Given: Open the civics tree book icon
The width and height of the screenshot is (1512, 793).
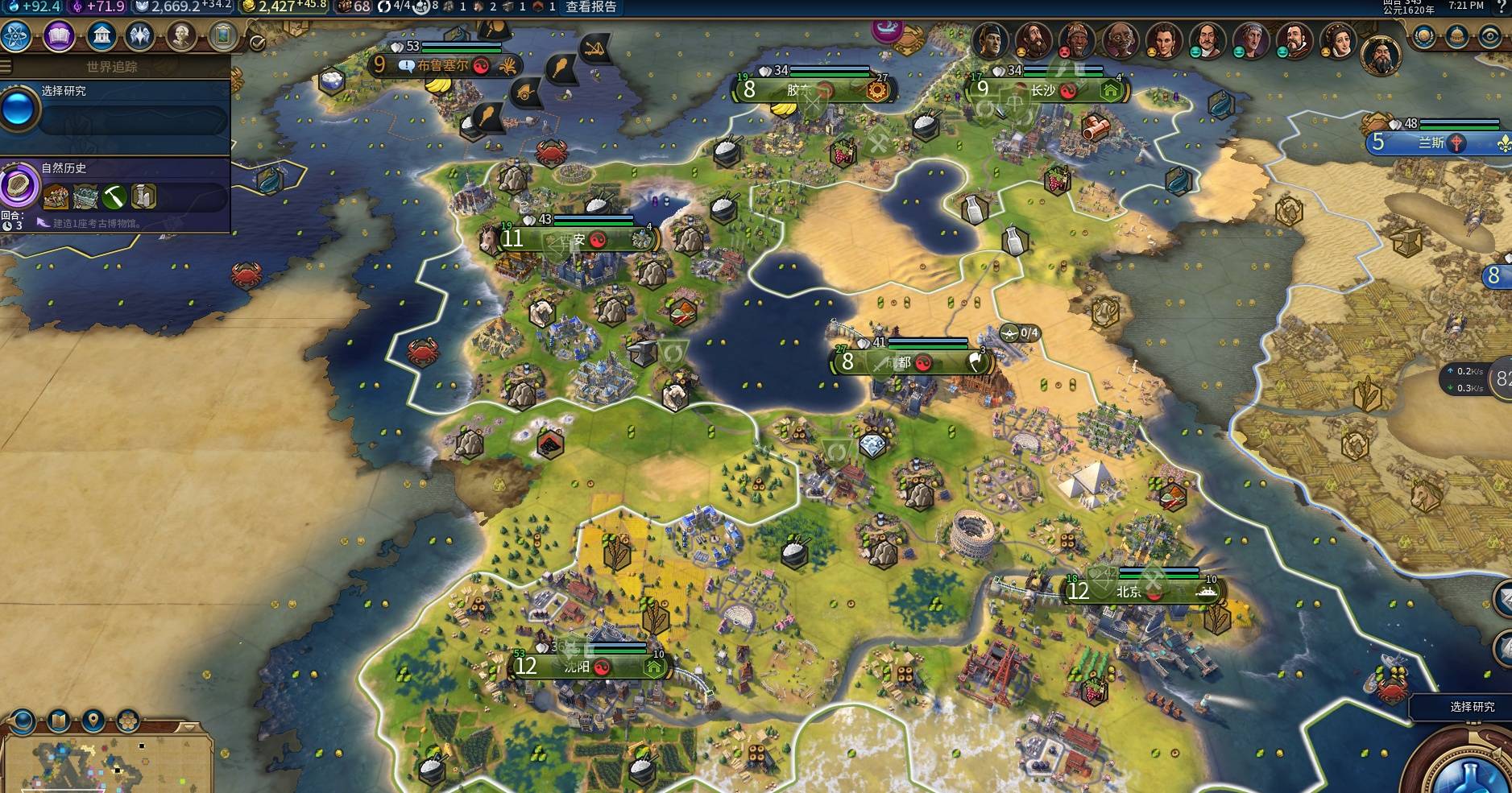Looking at the screenshot, I should tap(59, 36).
